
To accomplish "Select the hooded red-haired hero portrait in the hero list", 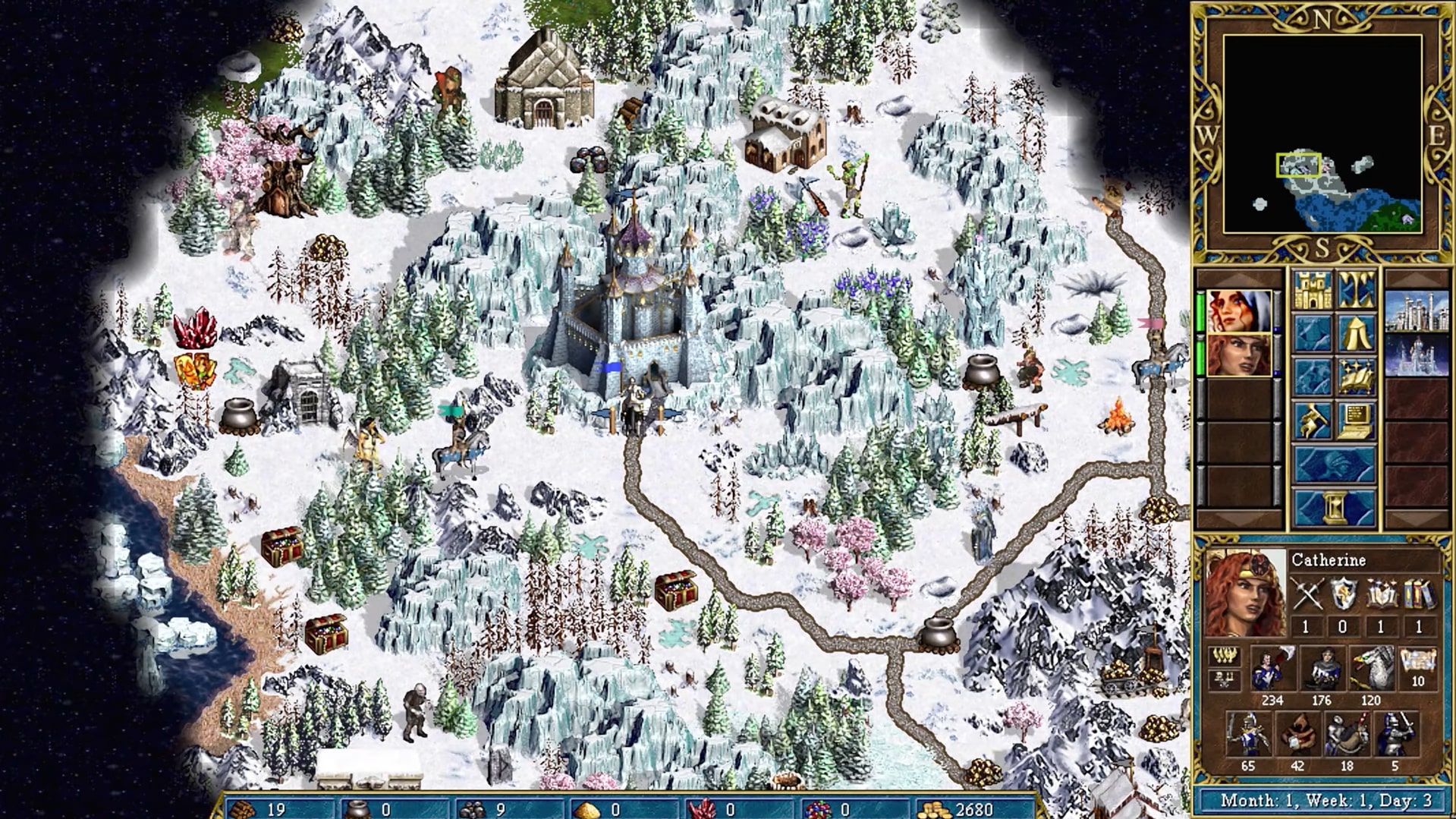I will [x=1238, y=311].
